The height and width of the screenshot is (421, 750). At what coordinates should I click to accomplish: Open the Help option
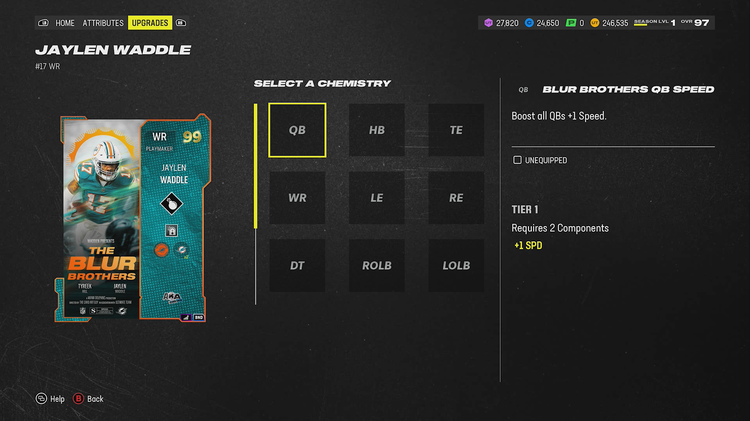pyautogui.click(x=49, y=399)
